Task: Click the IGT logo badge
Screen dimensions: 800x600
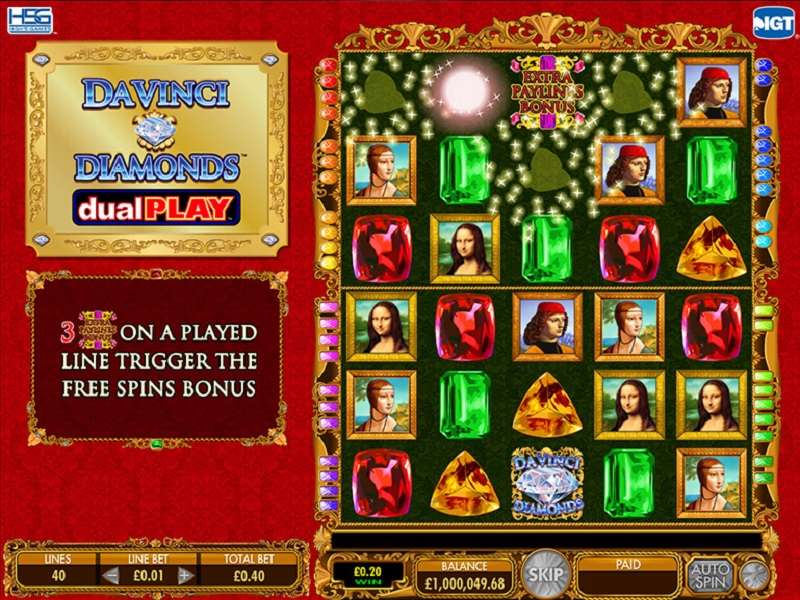Action: coord(773,21)
